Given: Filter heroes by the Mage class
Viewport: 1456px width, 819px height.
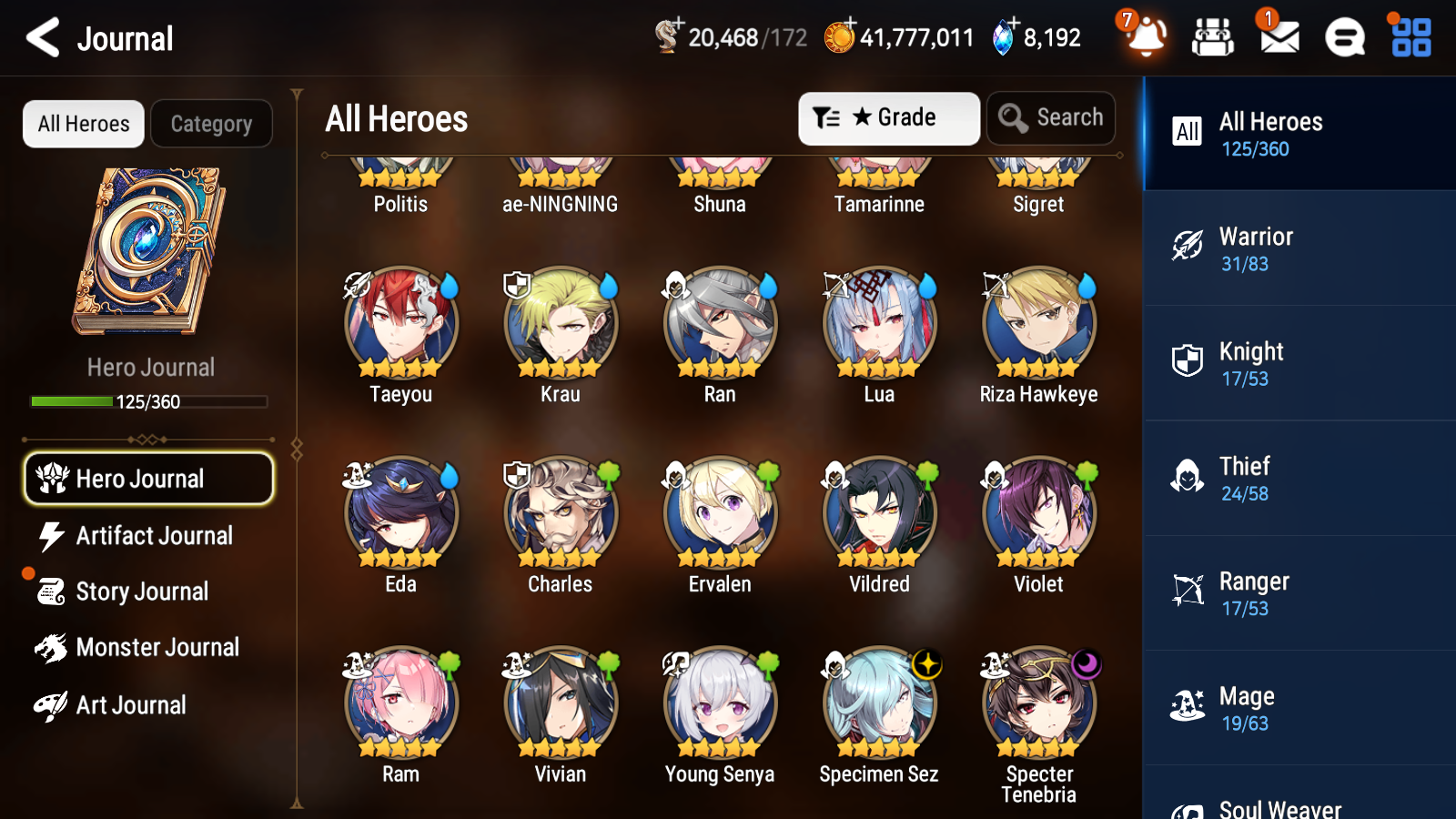Looking at the screenshot, I should (x=1299, y=708).
